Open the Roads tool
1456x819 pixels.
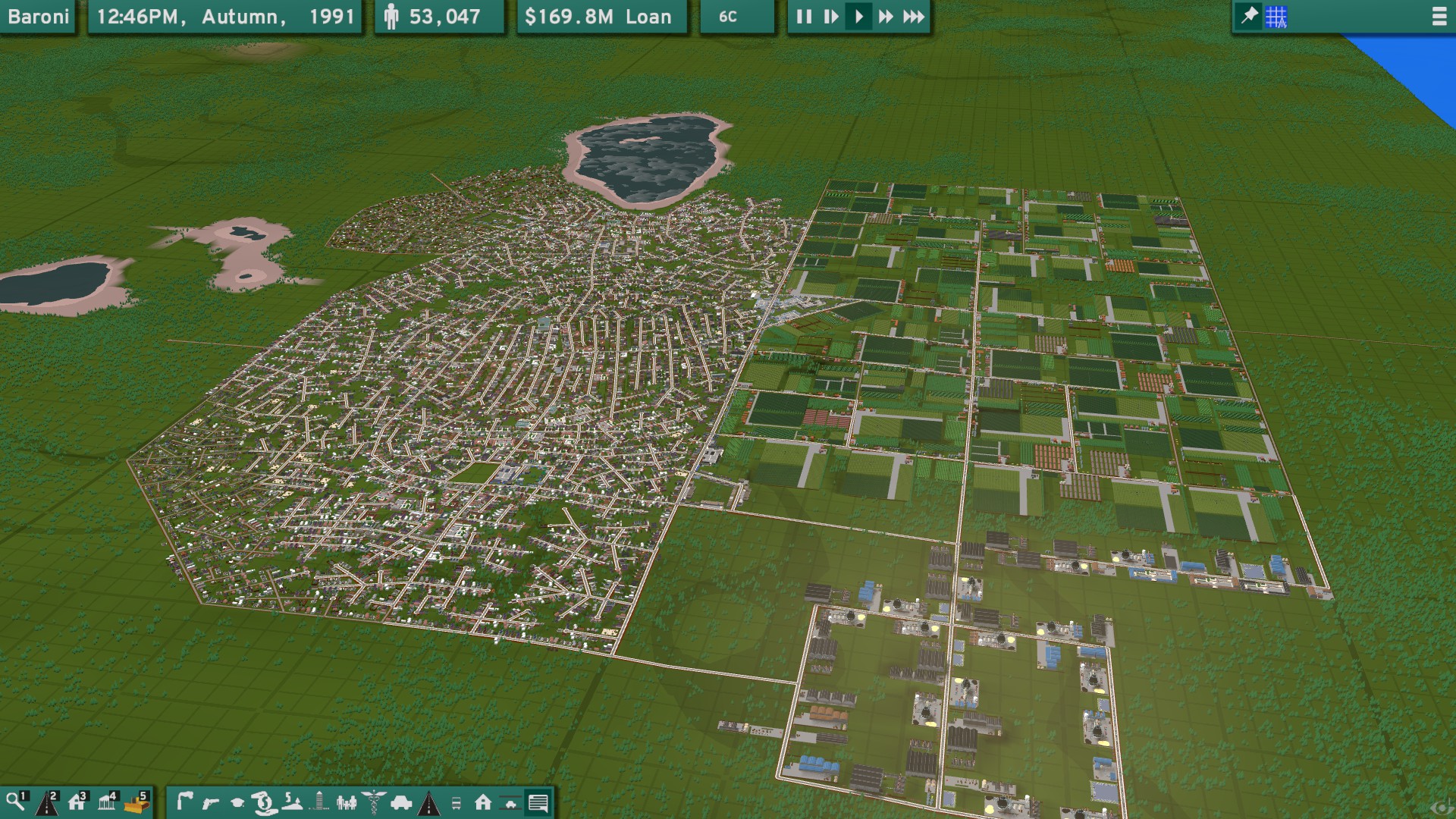coord(45,802)
